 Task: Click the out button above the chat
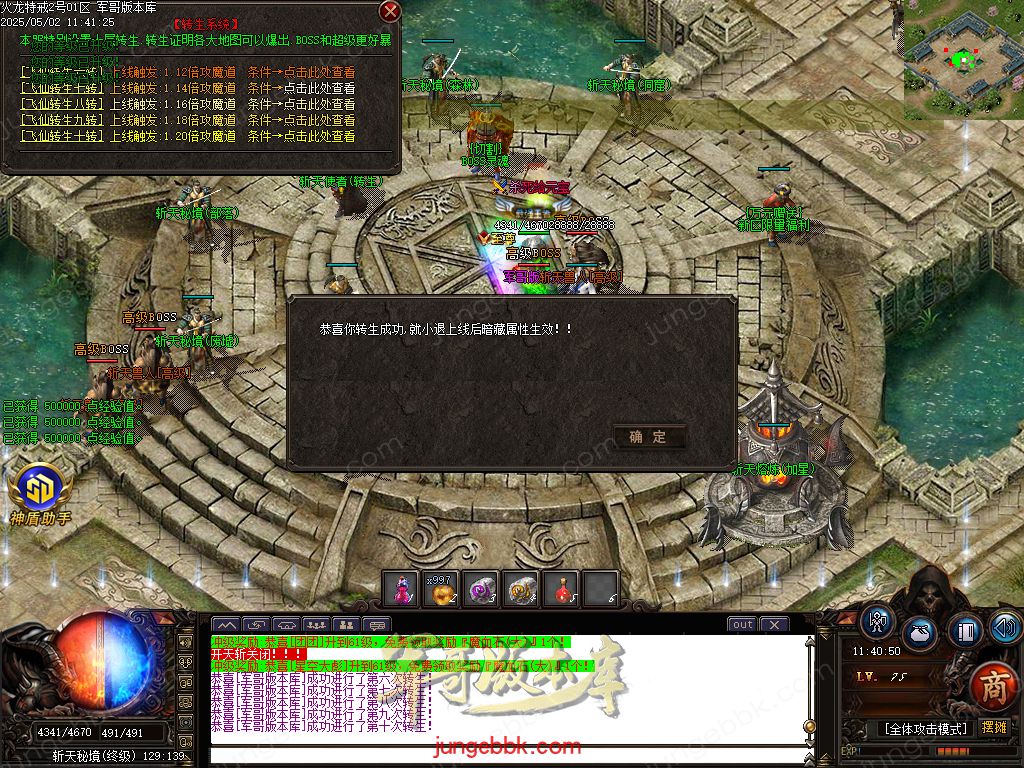coord(742,625)
